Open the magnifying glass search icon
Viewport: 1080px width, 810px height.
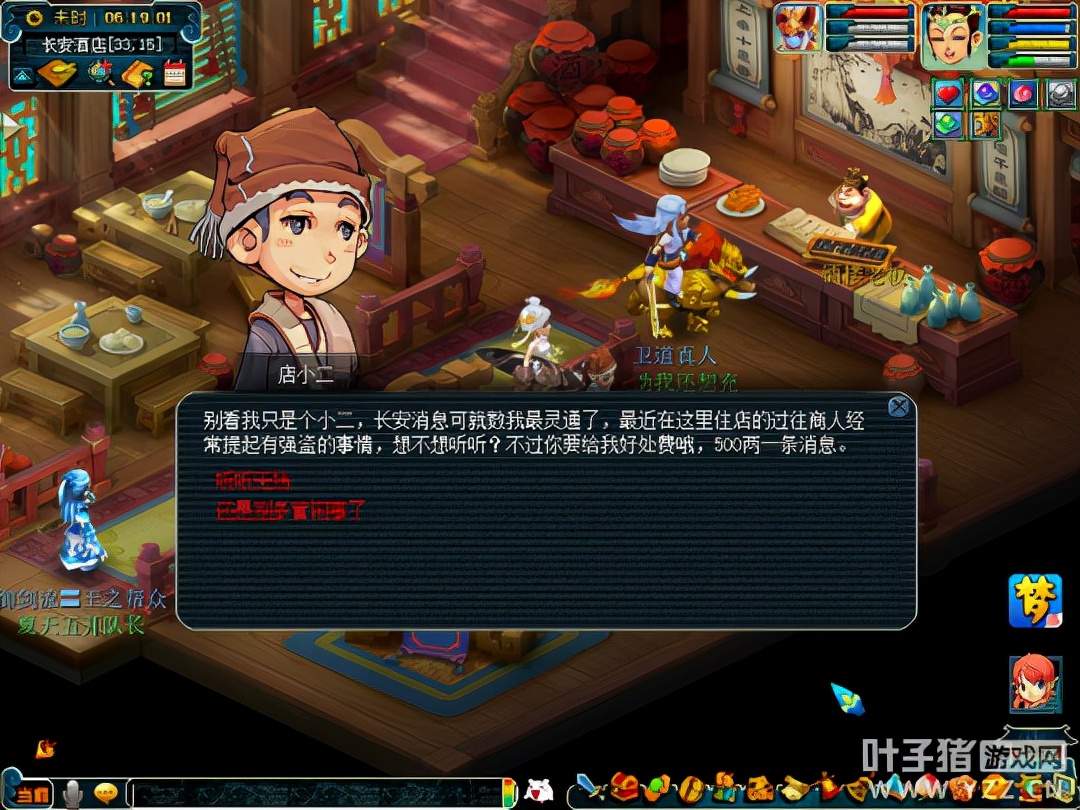point(98,73)
